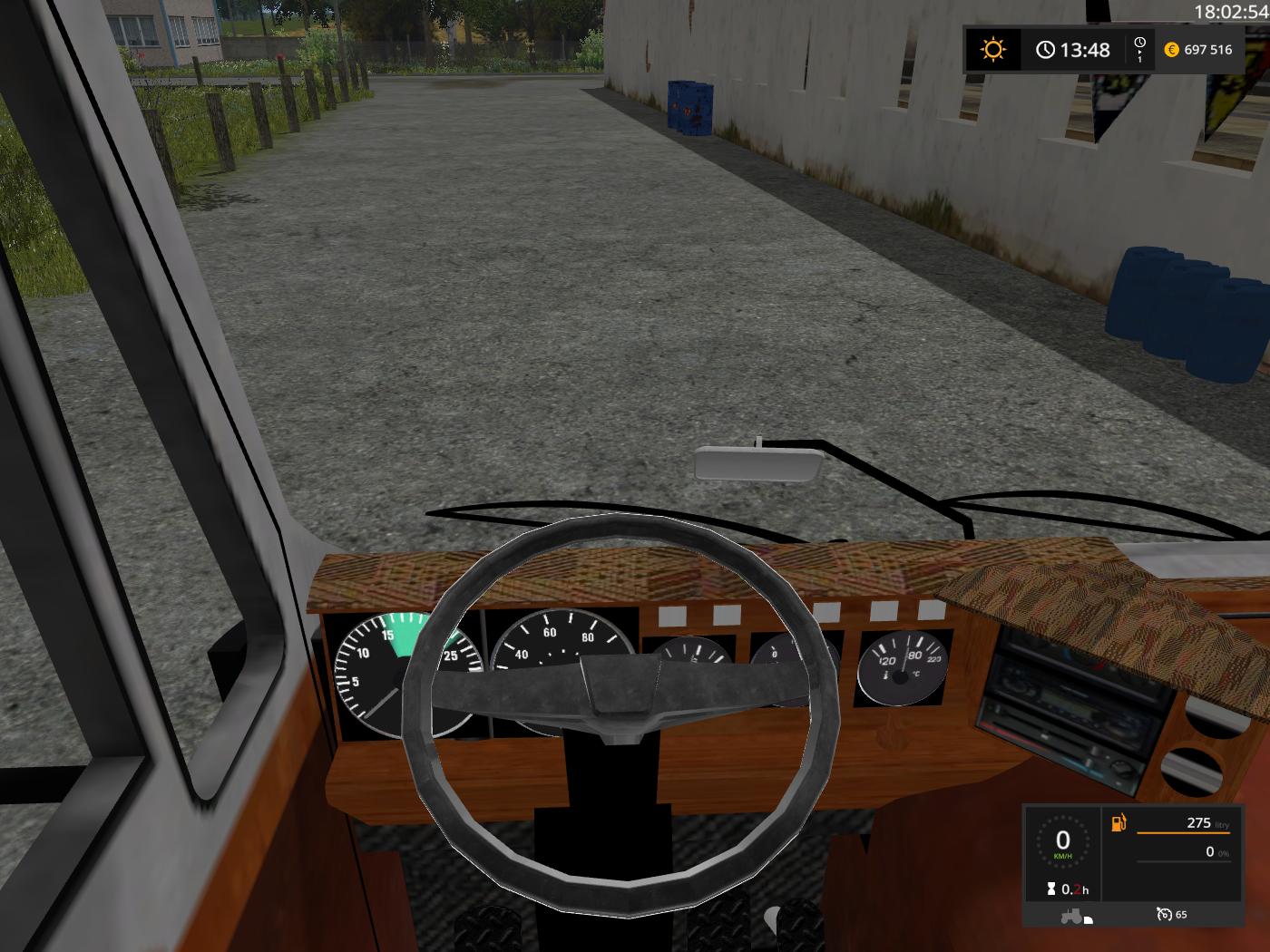The width and height of the screenshot is (1270, 952).
Task: Click the fuel pump icon
Action: (1119, 822)
